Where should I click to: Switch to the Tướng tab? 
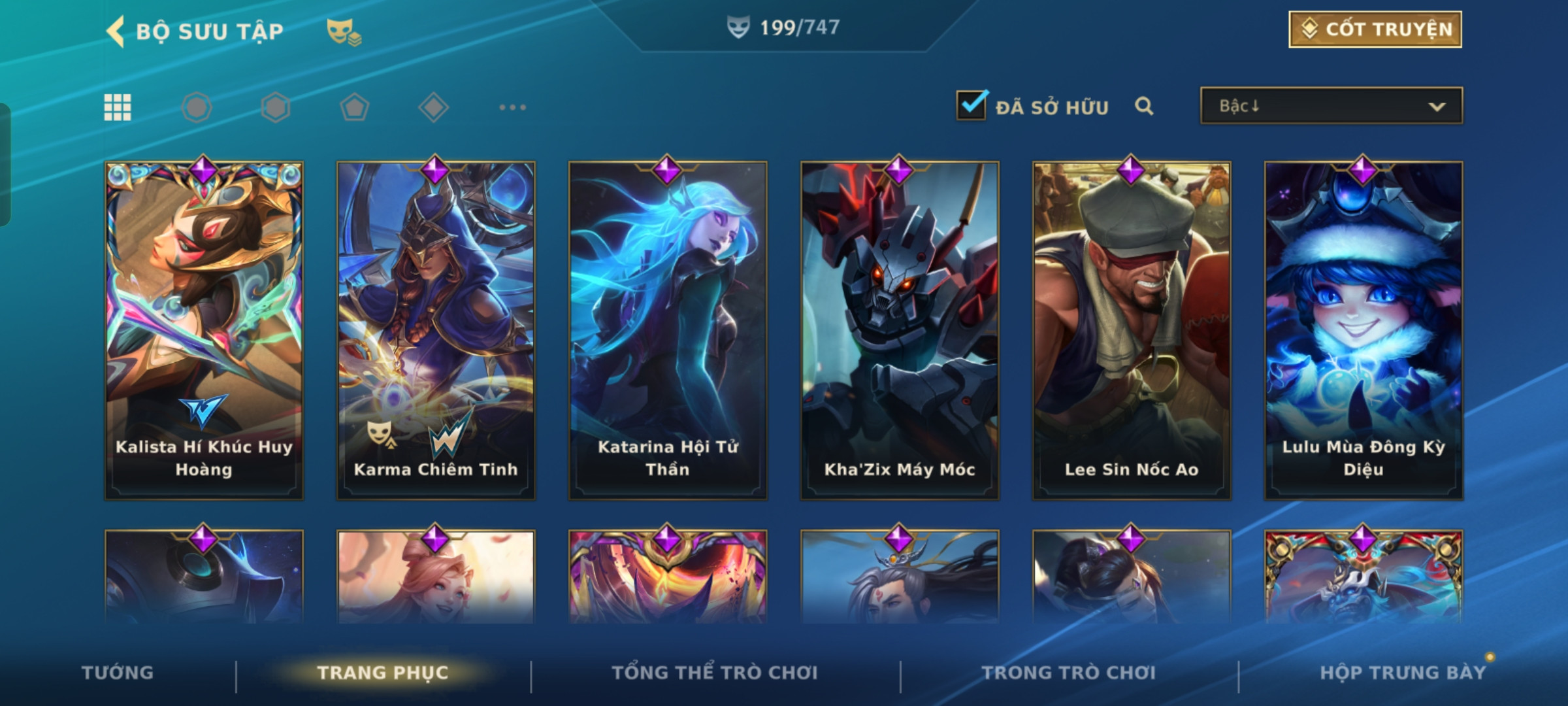pos(118,673)
